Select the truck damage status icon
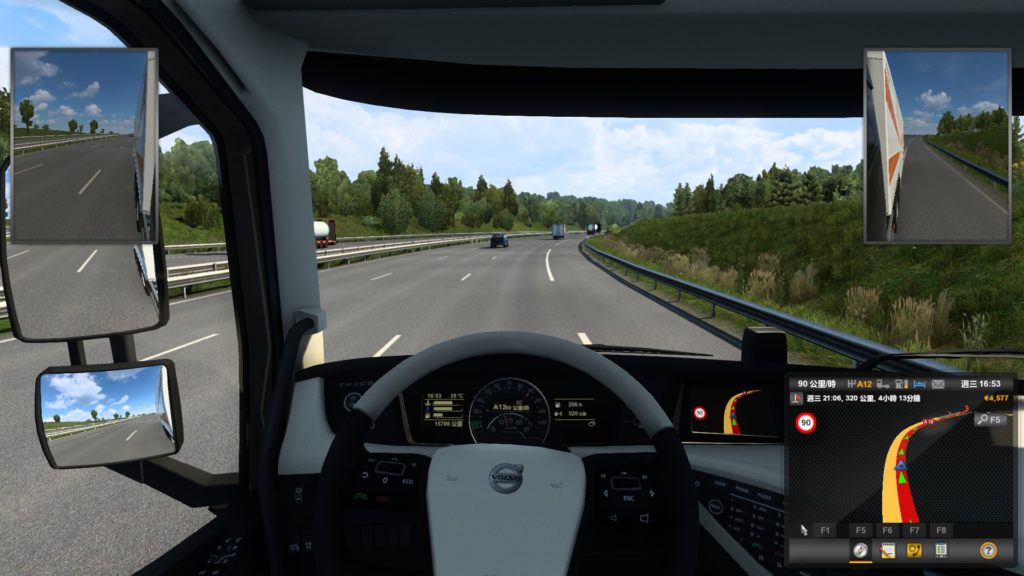Viewport: 1024px width, 576px height. tap(881, 383)
